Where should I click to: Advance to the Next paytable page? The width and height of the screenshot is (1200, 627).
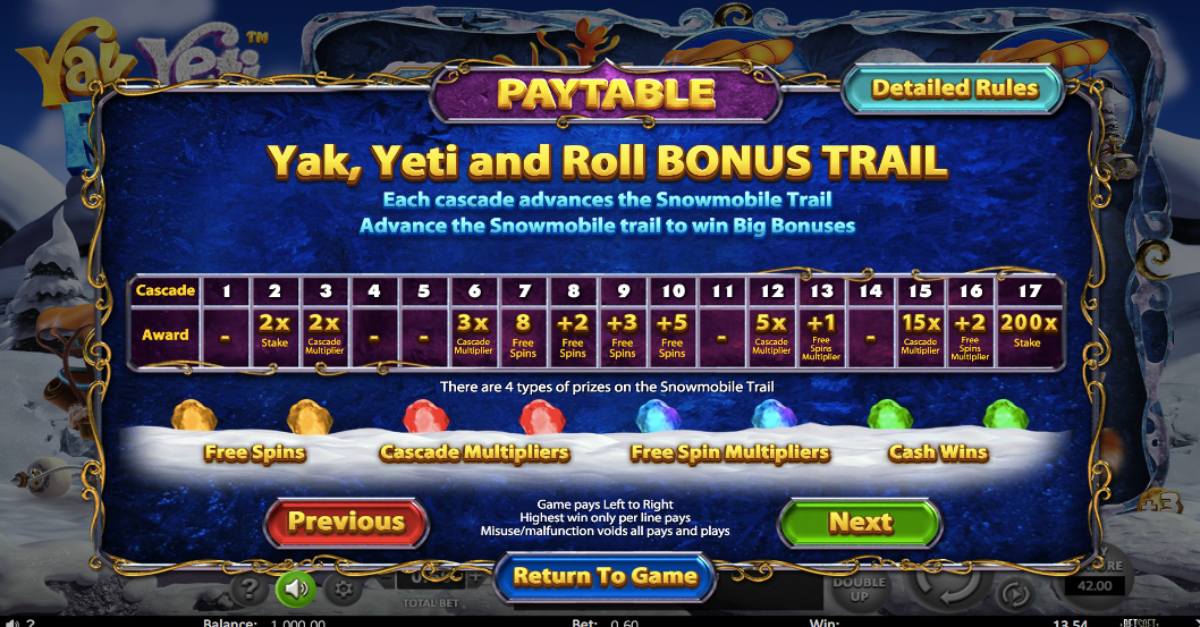coord(859,522)
